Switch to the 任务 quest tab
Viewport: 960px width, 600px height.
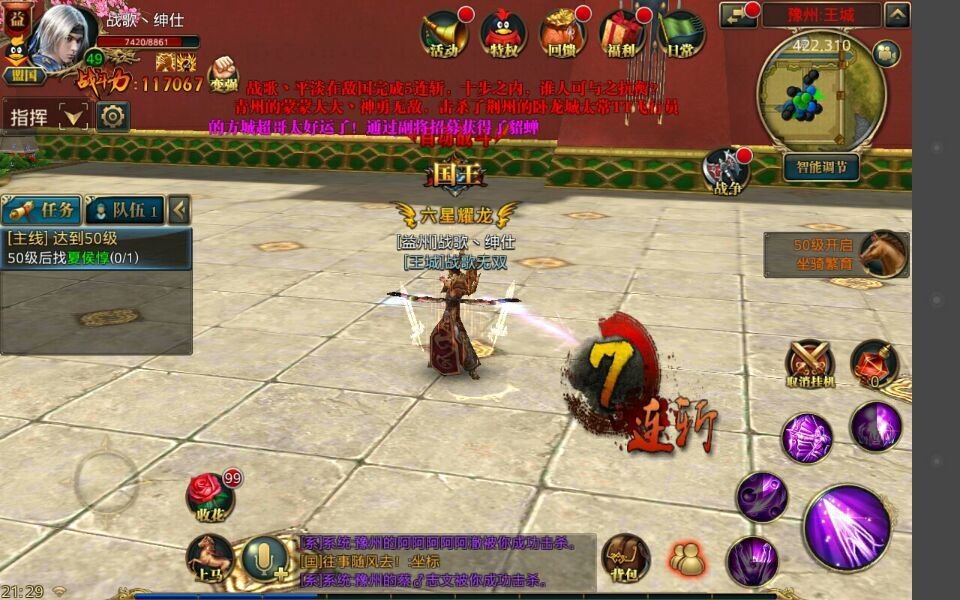click(42, 210)
